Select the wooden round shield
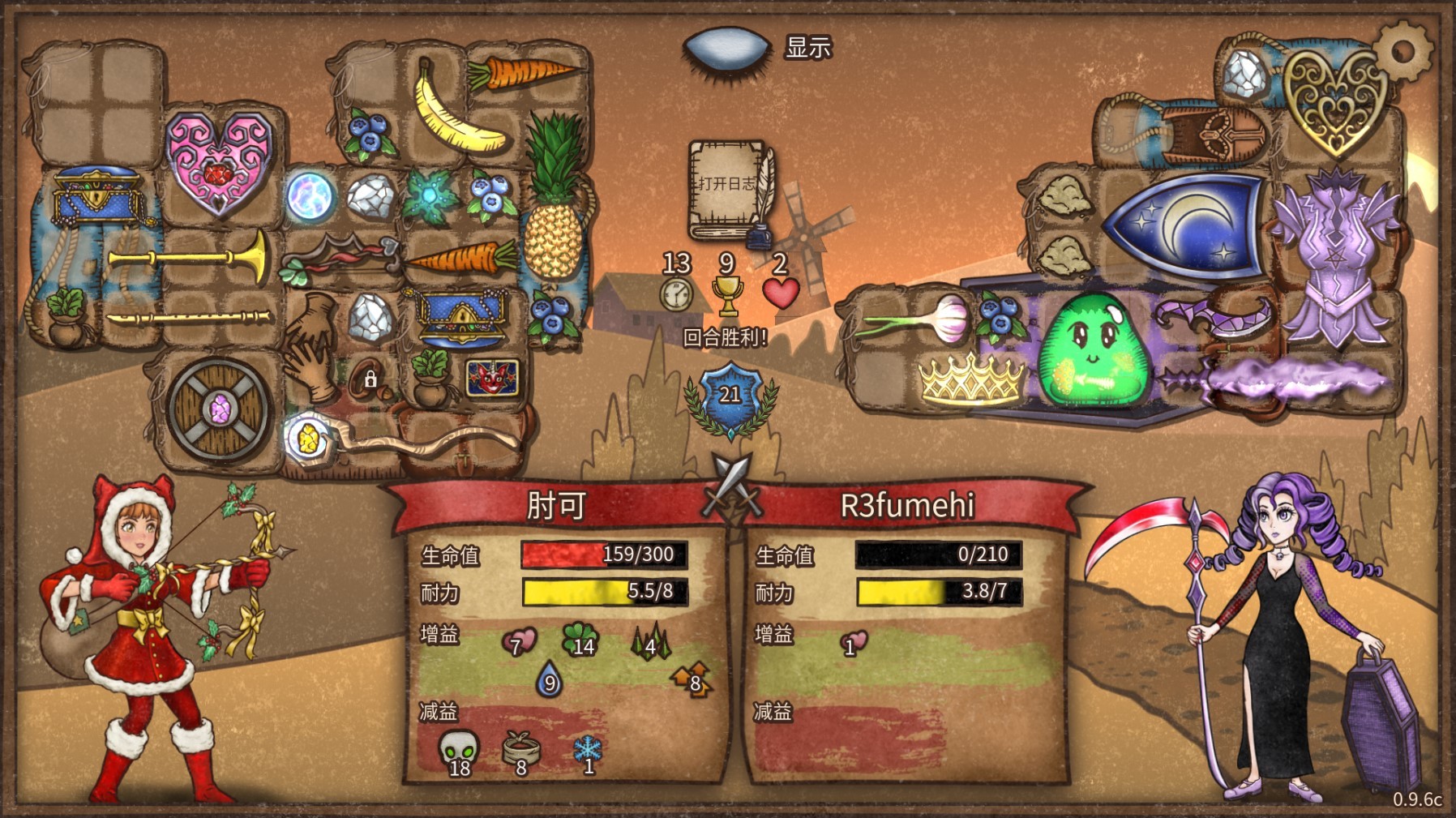This screenshot has height=818, width=1456. pos(219,408)
